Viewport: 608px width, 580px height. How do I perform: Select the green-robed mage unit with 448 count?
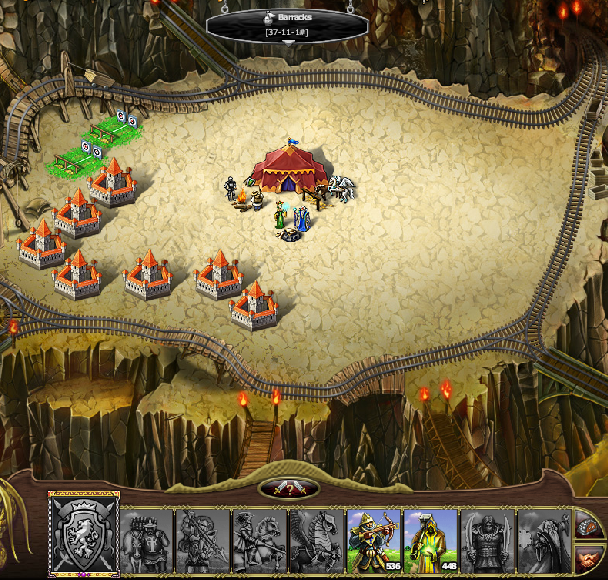coord(431,540)
